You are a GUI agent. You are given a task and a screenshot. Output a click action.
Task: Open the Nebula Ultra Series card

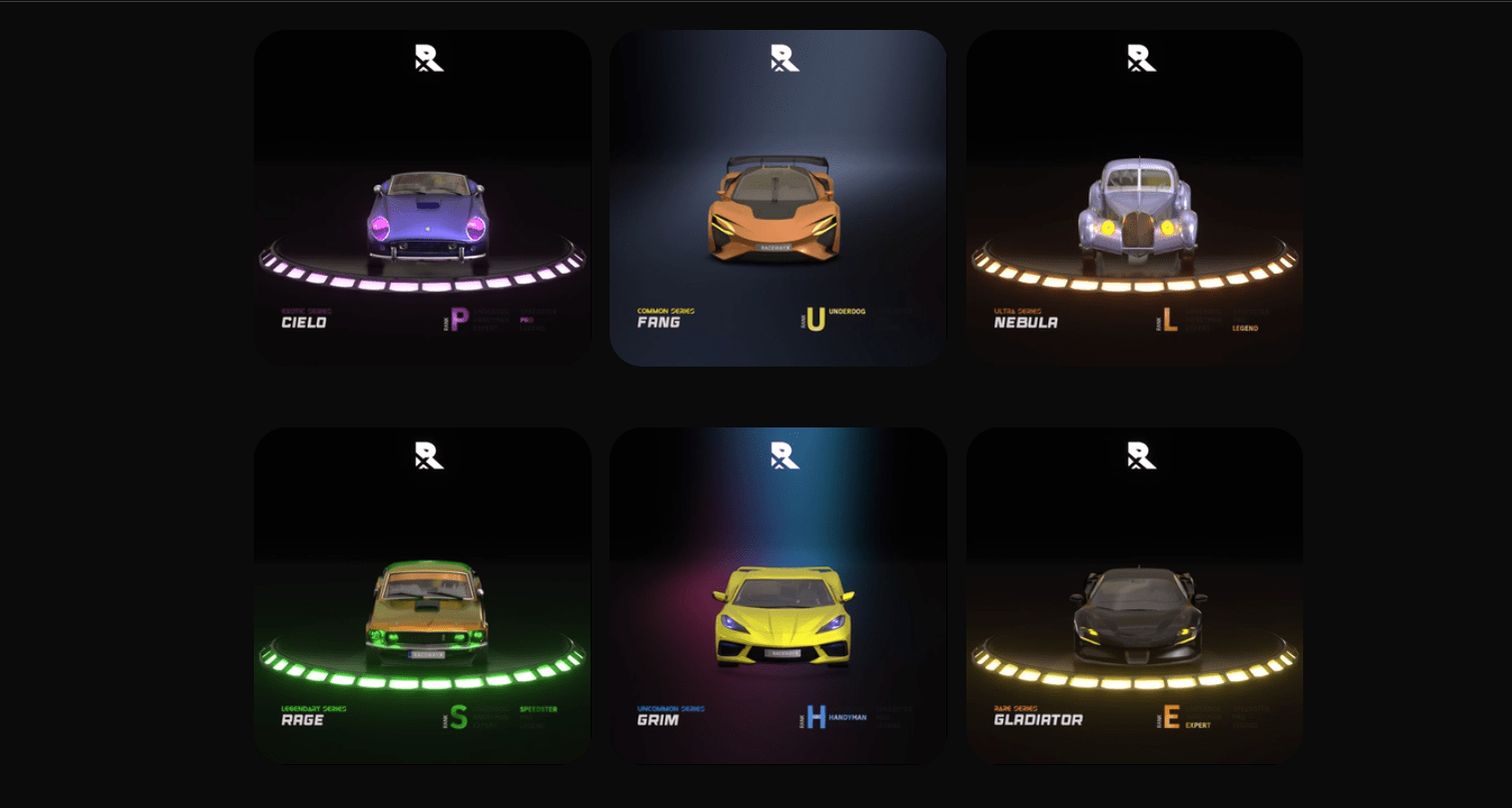[x=1134, y=198]
